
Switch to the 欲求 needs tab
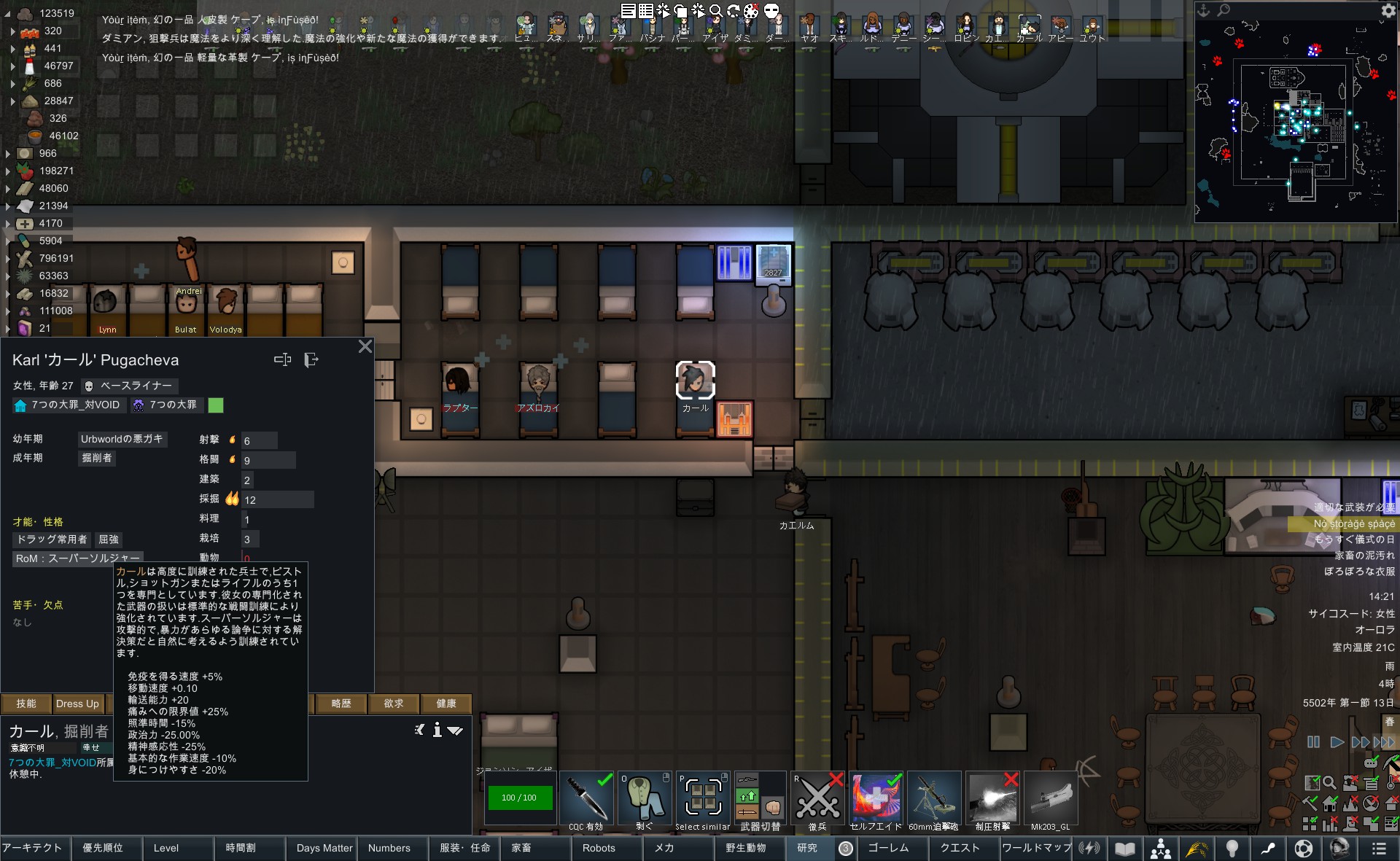click(x=393, y=704)
